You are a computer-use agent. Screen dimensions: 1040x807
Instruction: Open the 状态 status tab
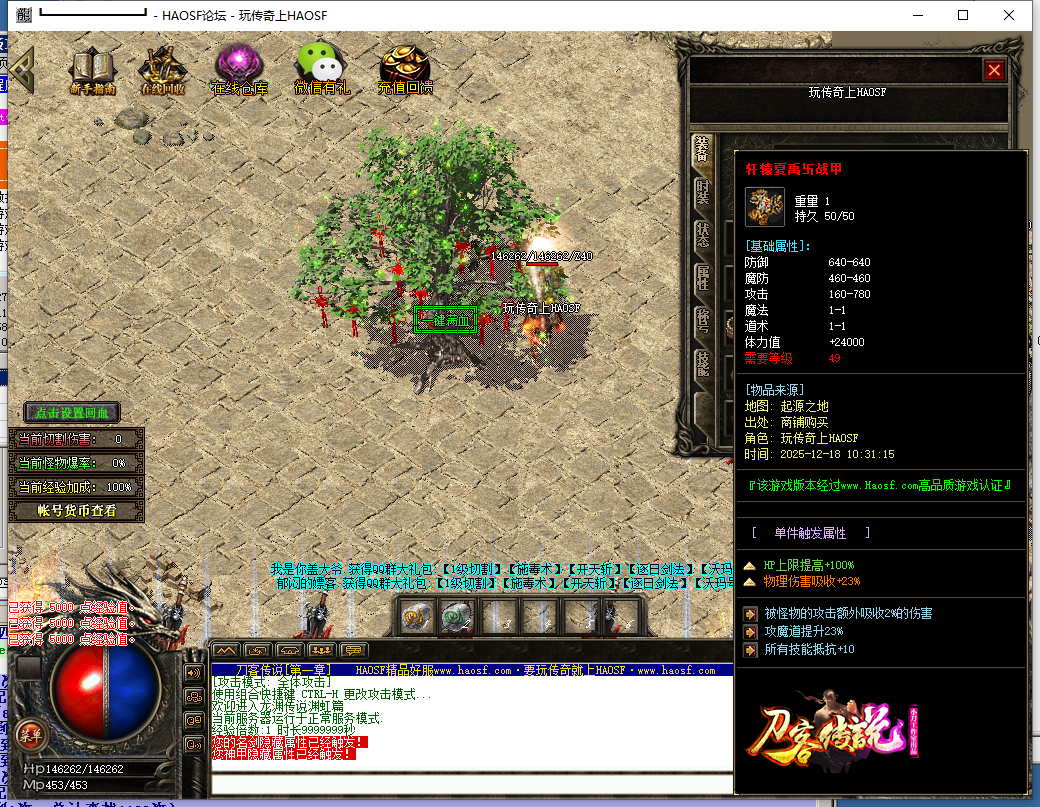click(702, 234)
